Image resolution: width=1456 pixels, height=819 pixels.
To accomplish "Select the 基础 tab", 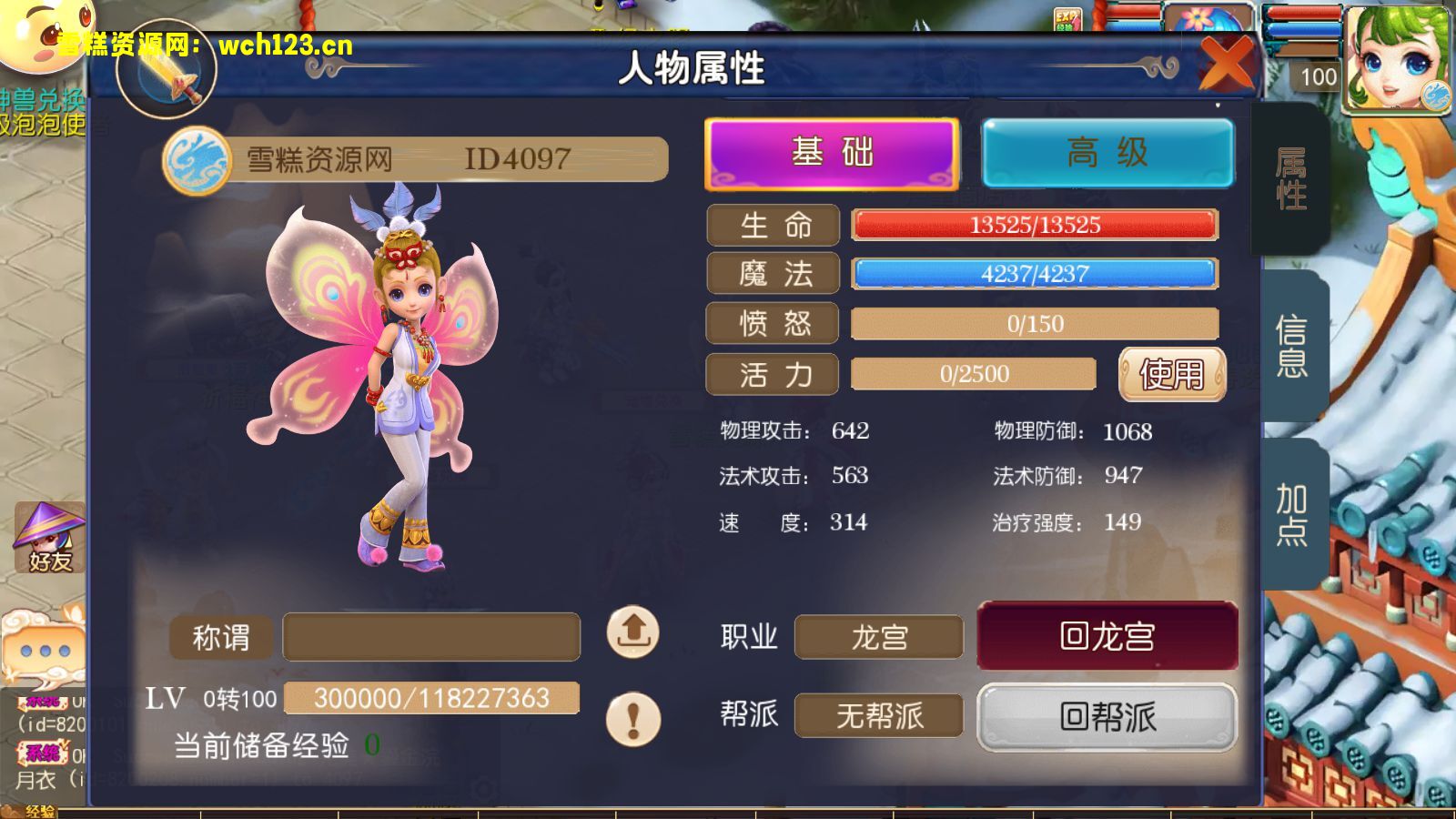I will pos(831,153).
